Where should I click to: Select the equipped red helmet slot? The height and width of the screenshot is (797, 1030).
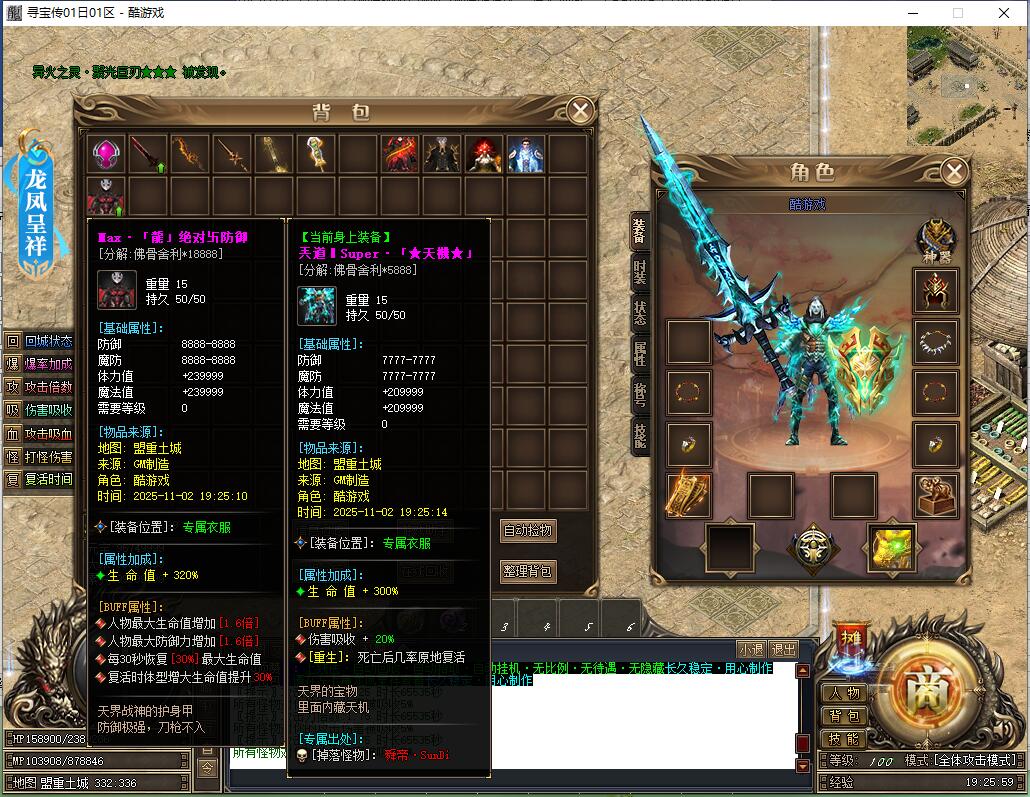point(936,291)
